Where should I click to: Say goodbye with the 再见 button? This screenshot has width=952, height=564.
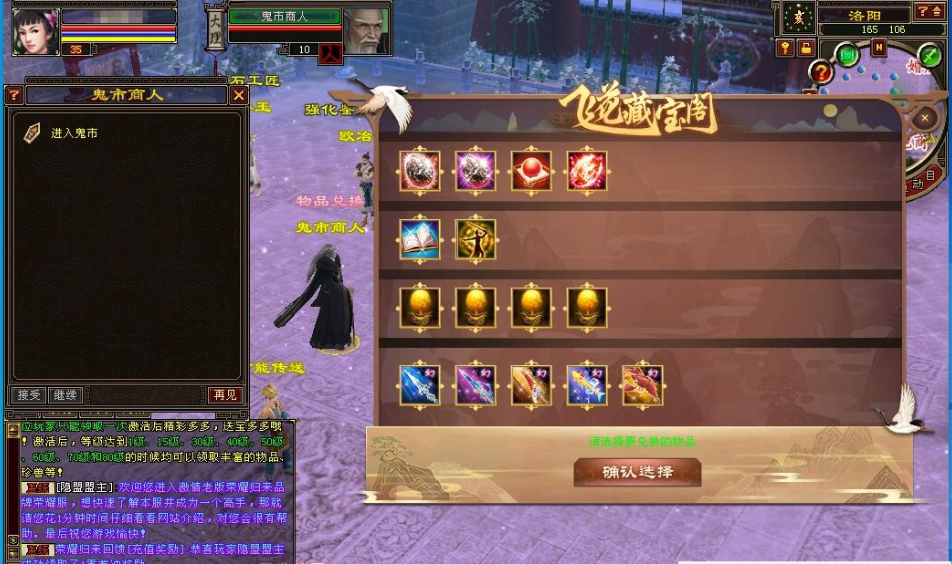tap(225, 395)
